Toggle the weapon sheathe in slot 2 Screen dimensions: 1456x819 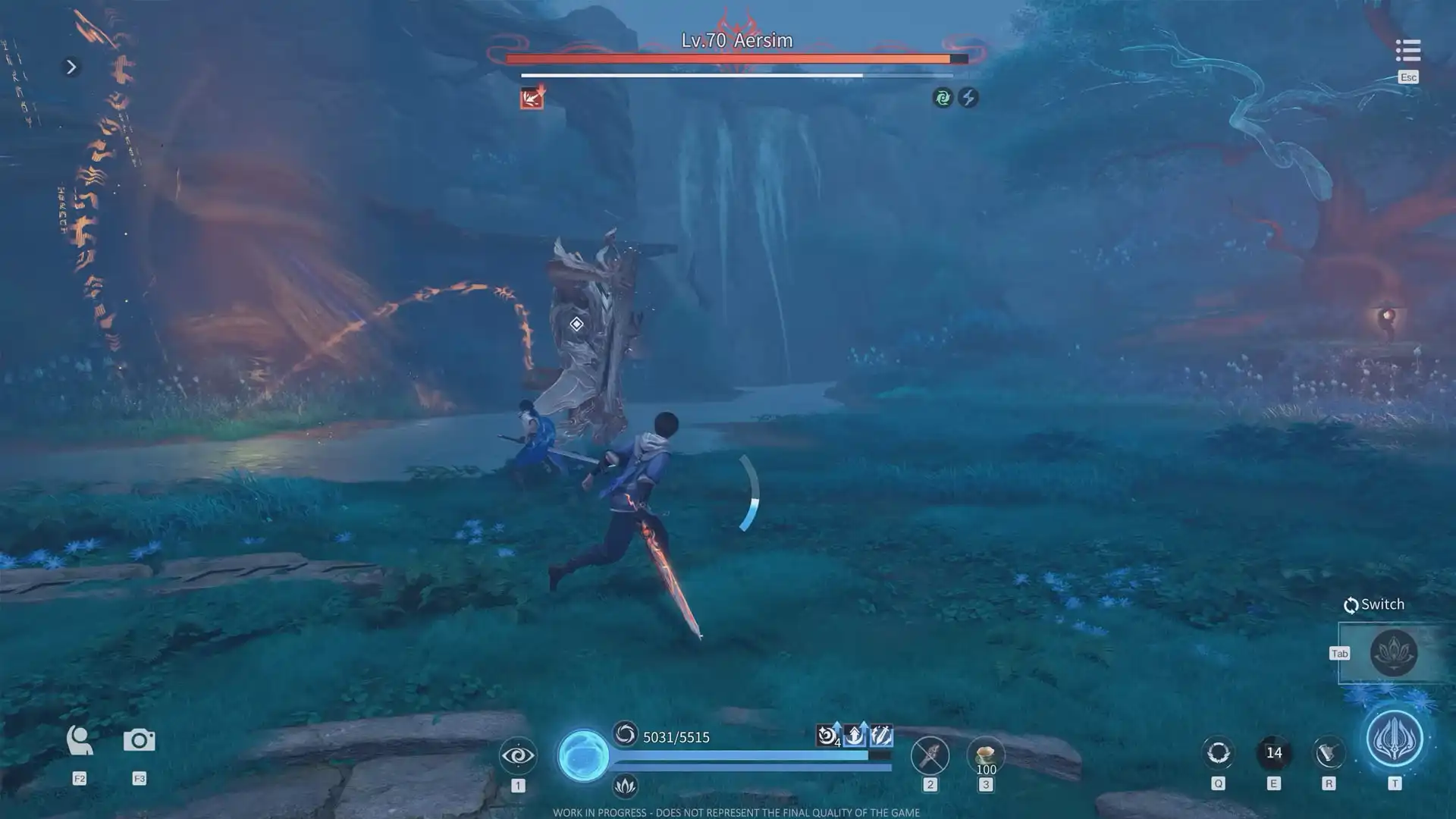tap(930, 755)
